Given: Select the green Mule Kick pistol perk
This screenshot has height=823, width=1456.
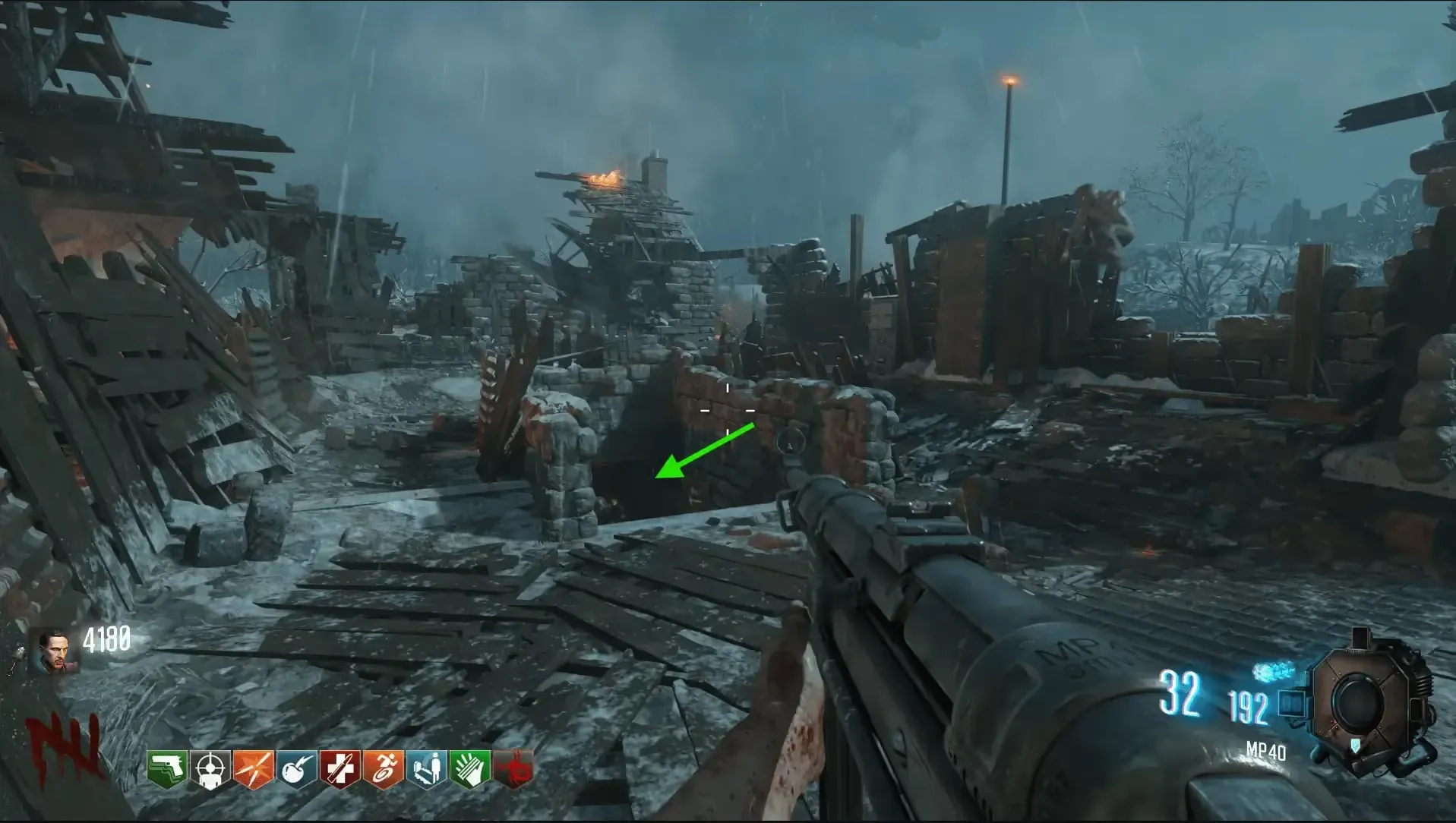Looking at the screenshot, I should [167, 770].
